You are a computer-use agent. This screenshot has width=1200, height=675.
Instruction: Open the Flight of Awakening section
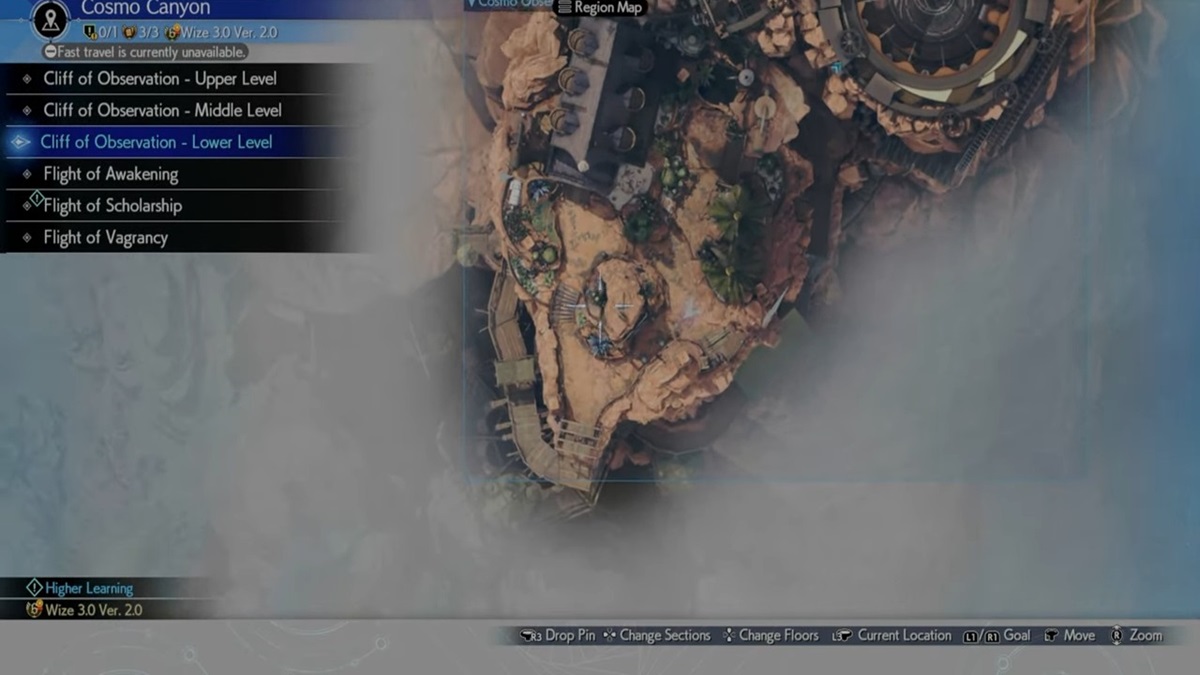(x=110, y=174)
